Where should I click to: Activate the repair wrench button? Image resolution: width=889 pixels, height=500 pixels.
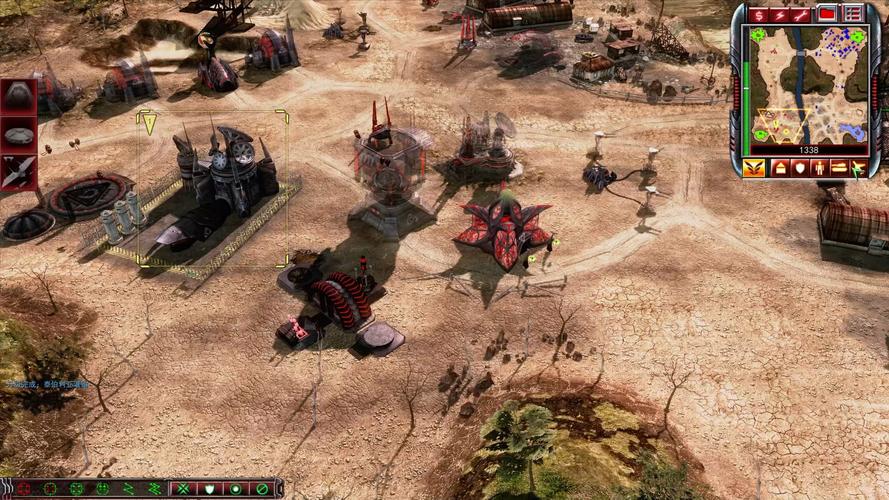pyautogui.click(x=801, y=14)
